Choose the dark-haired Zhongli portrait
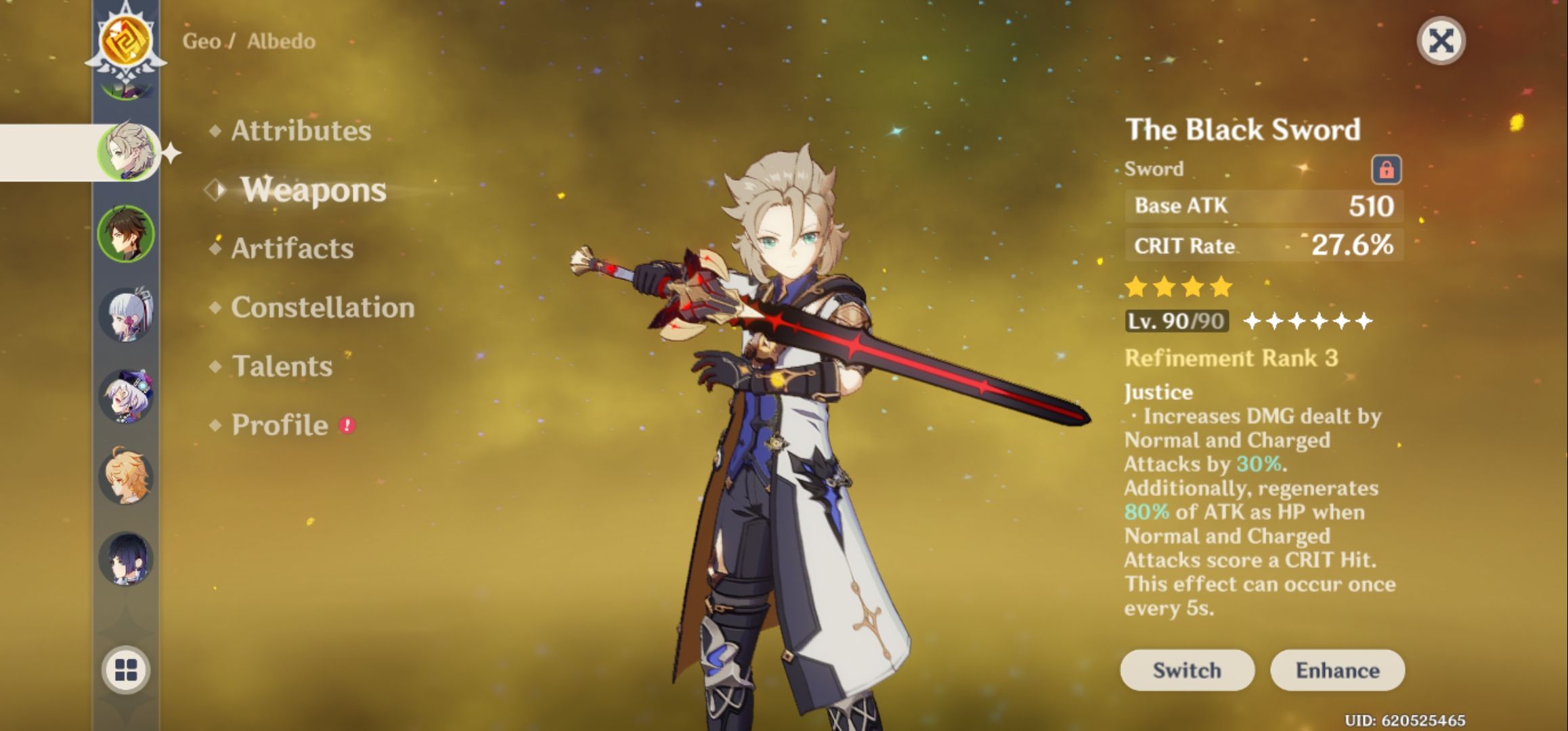 point(126,234)
